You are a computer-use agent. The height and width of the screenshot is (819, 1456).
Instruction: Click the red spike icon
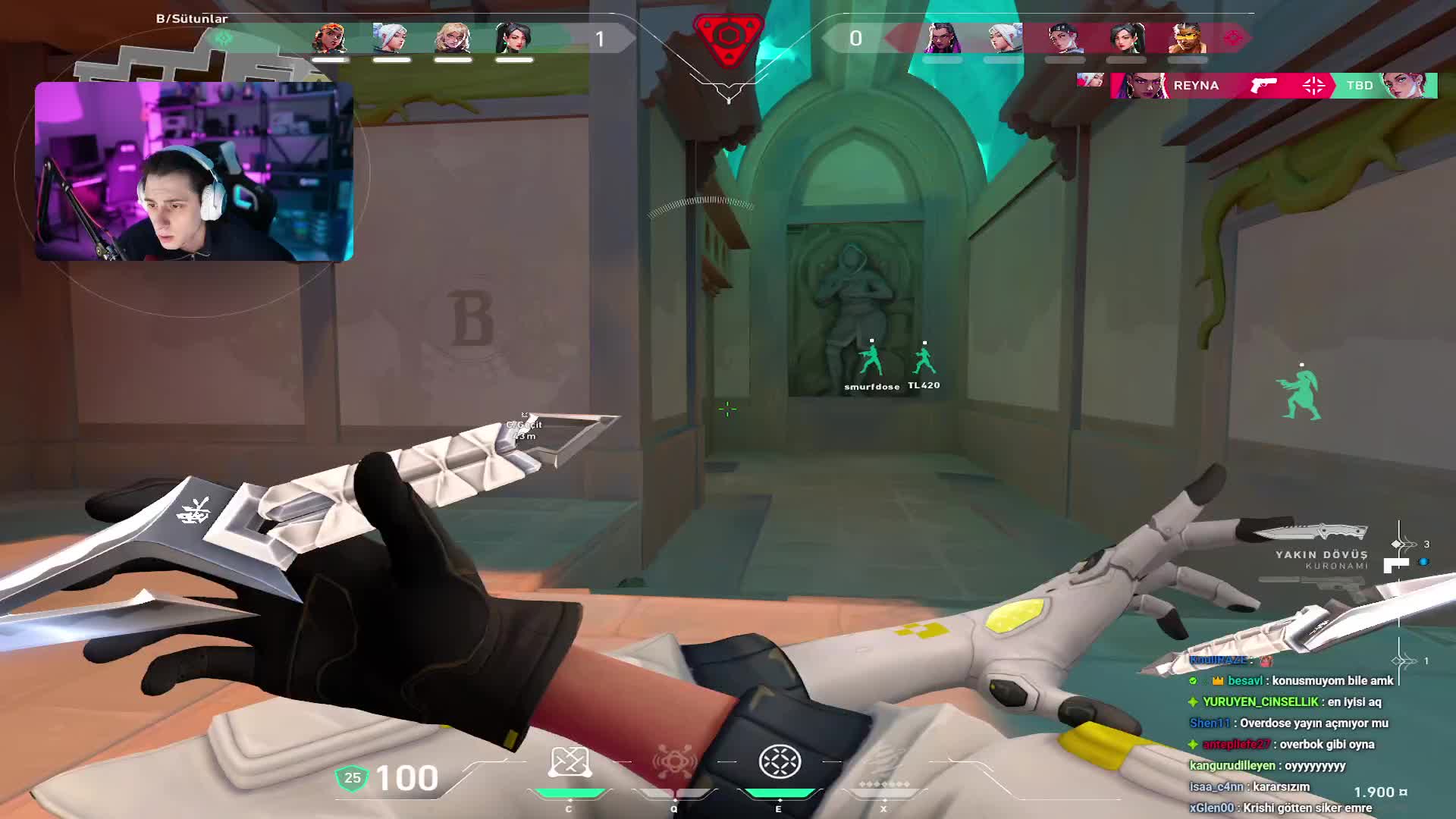(x=728, y=38)
